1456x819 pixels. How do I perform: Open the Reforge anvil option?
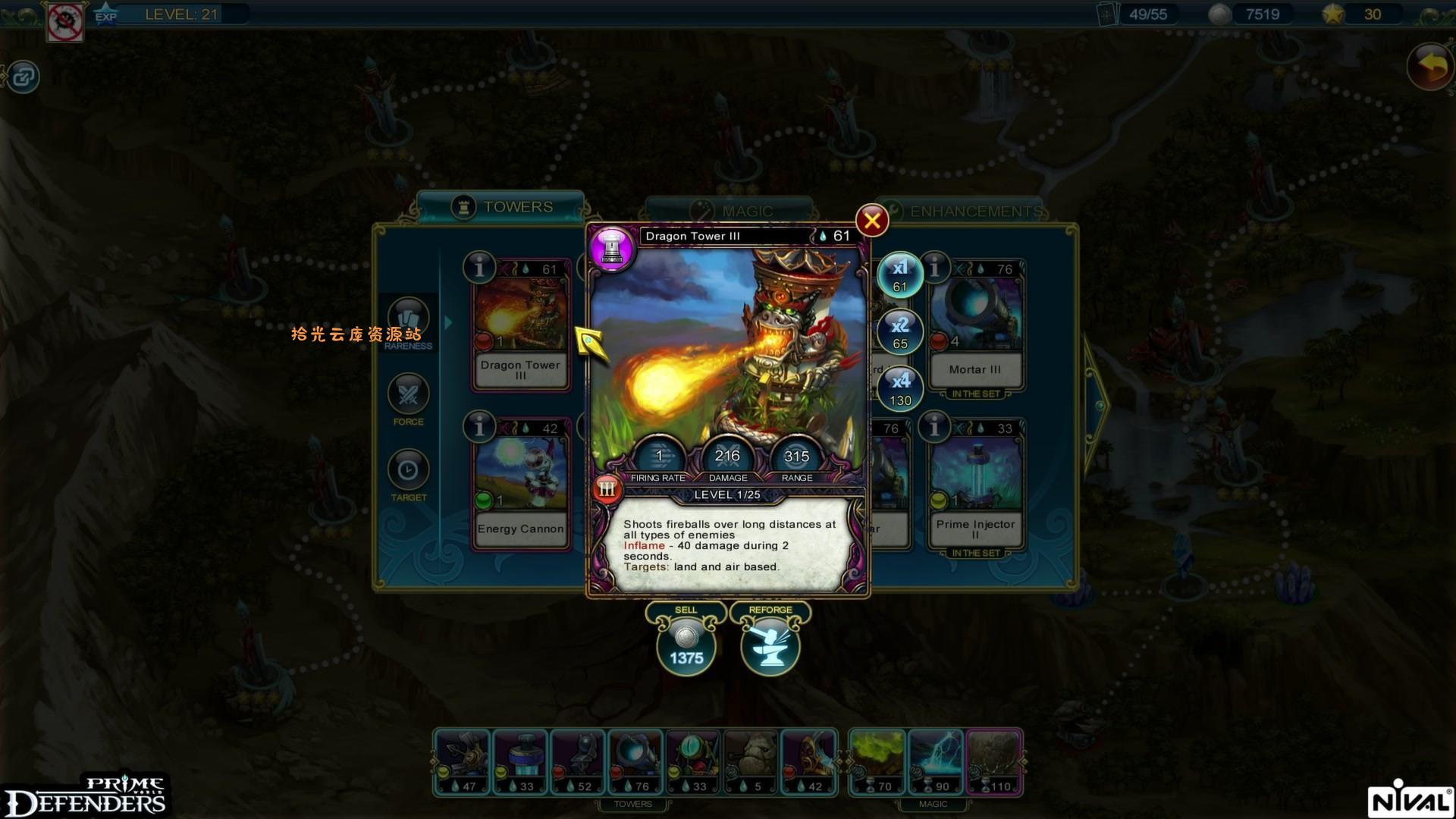click(770, 646)
